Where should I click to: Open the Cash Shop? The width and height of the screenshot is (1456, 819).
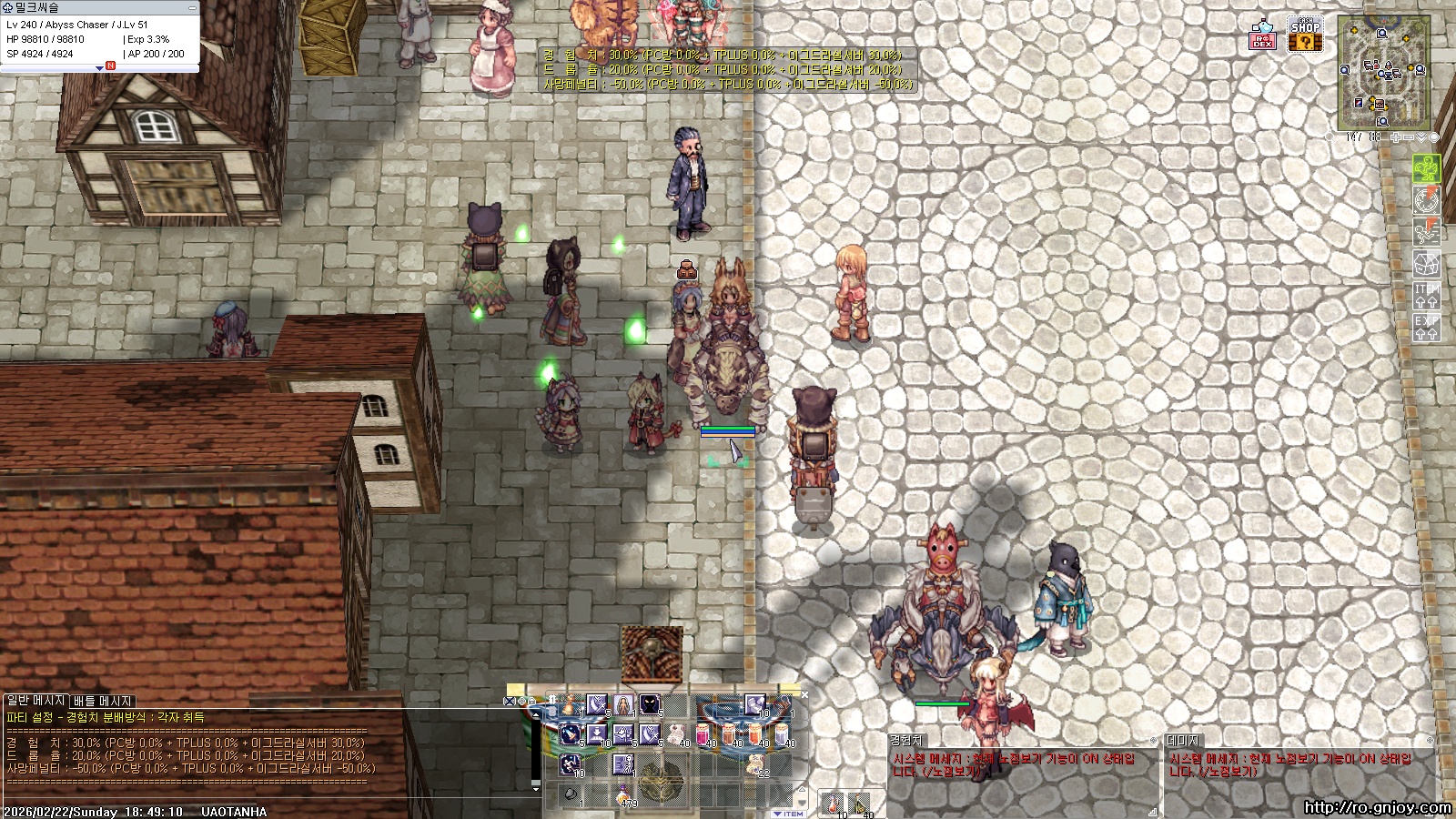point(1305,35)
